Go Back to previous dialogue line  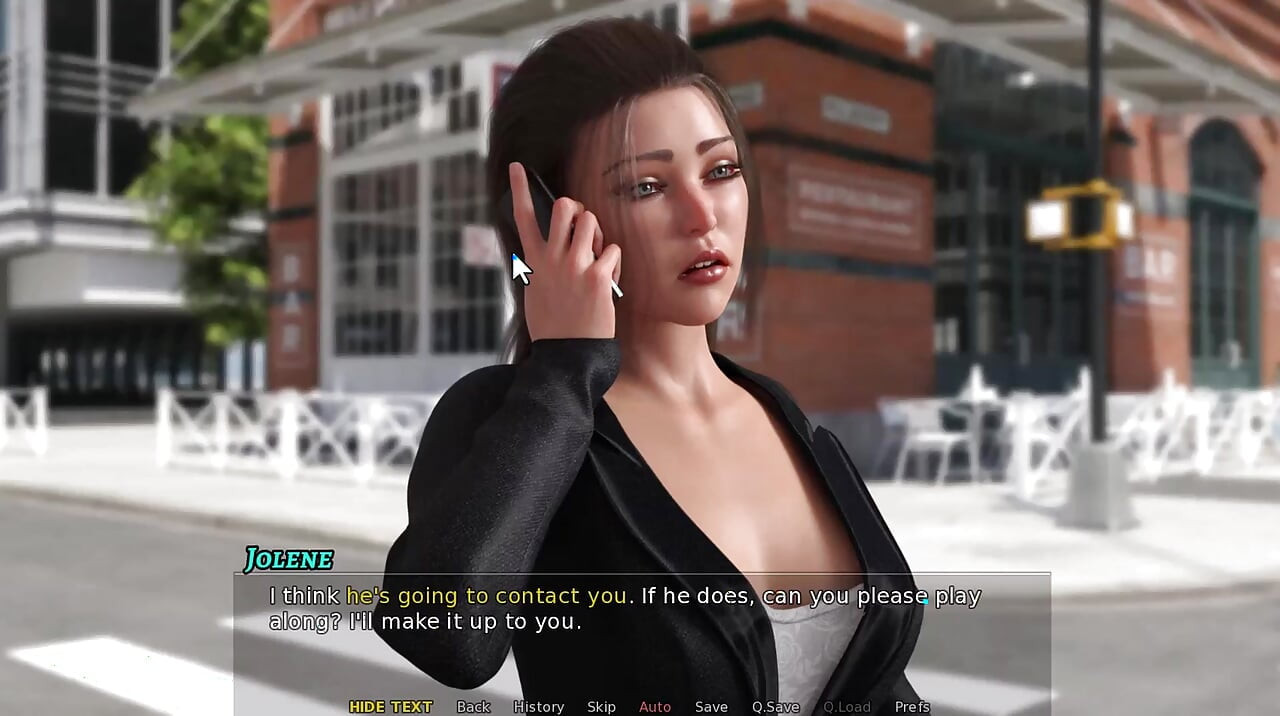point(473,707)
